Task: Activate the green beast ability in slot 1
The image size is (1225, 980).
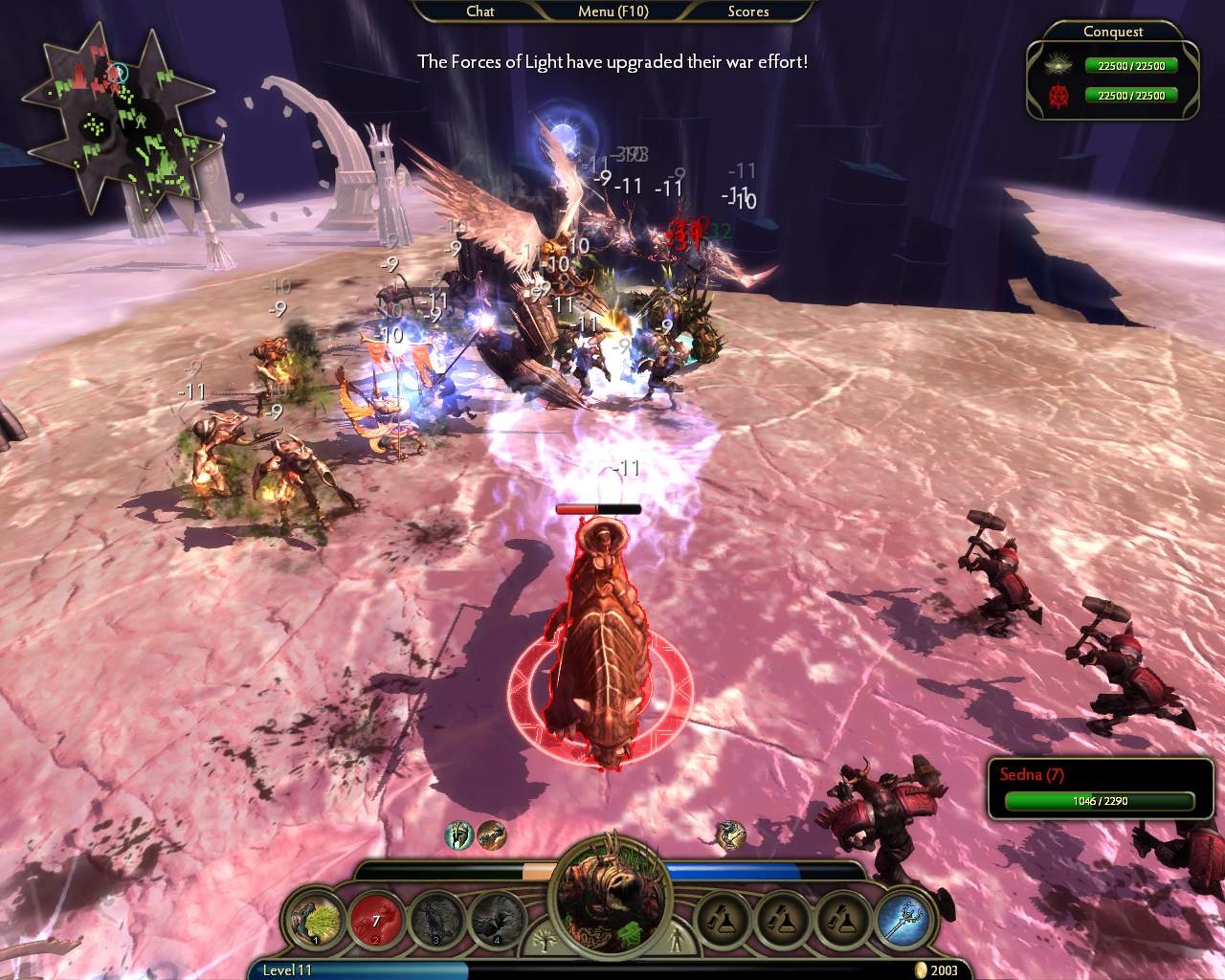Action: pos(315,920)
